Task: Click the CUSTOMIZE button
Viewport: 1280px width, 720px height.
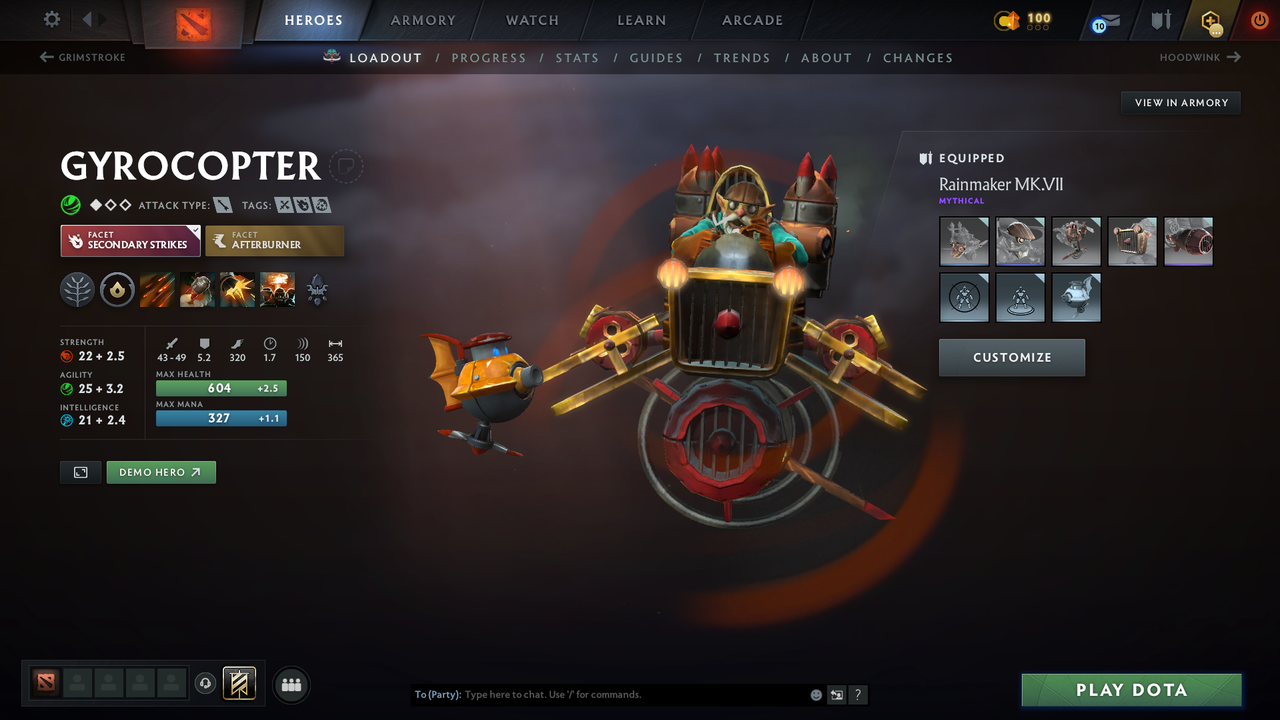Action: coord(1011,357)
